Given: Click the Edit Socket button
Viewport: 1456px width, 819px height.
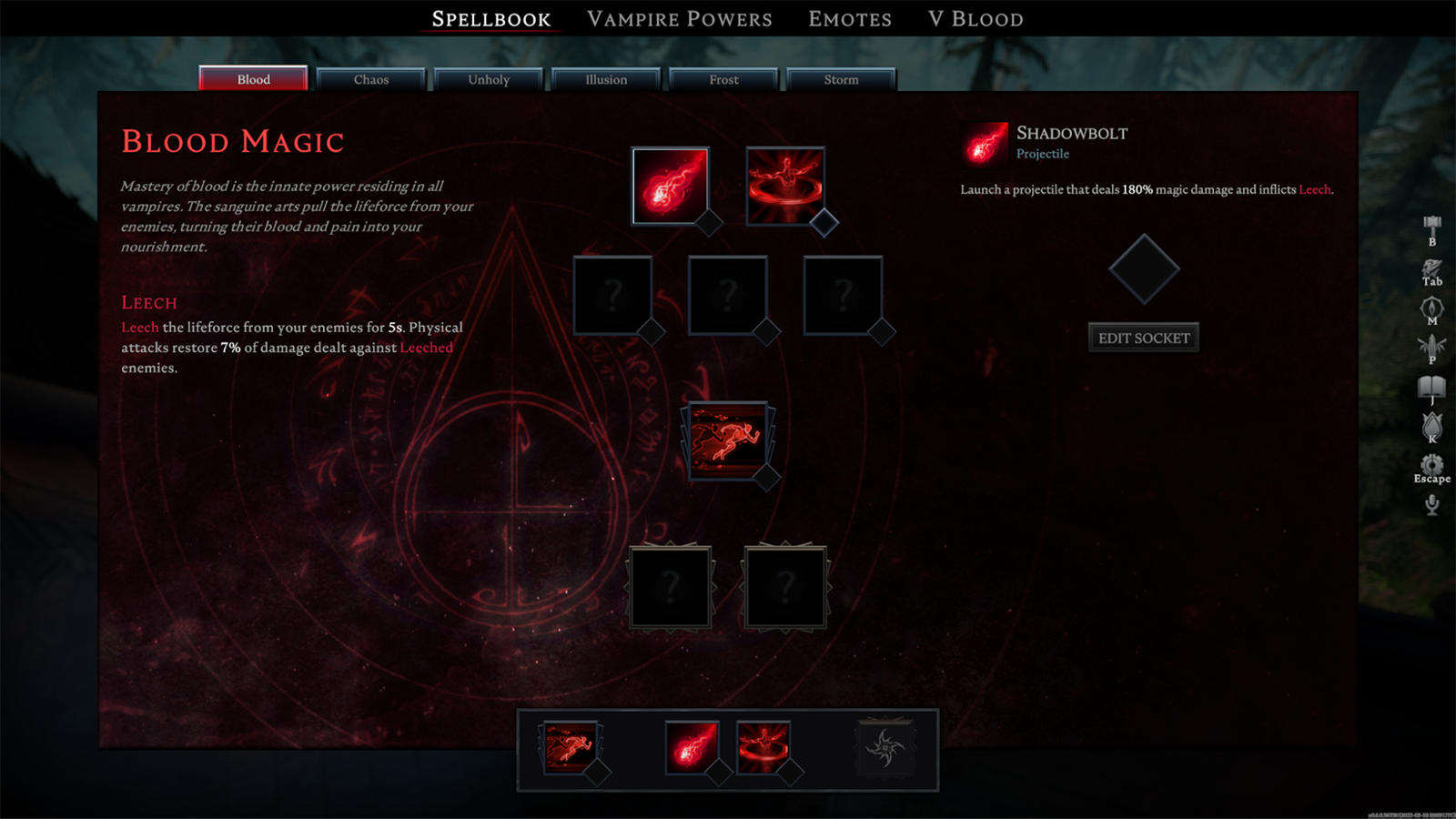Looking at the screenshot, I should (x=1143, y=338).
